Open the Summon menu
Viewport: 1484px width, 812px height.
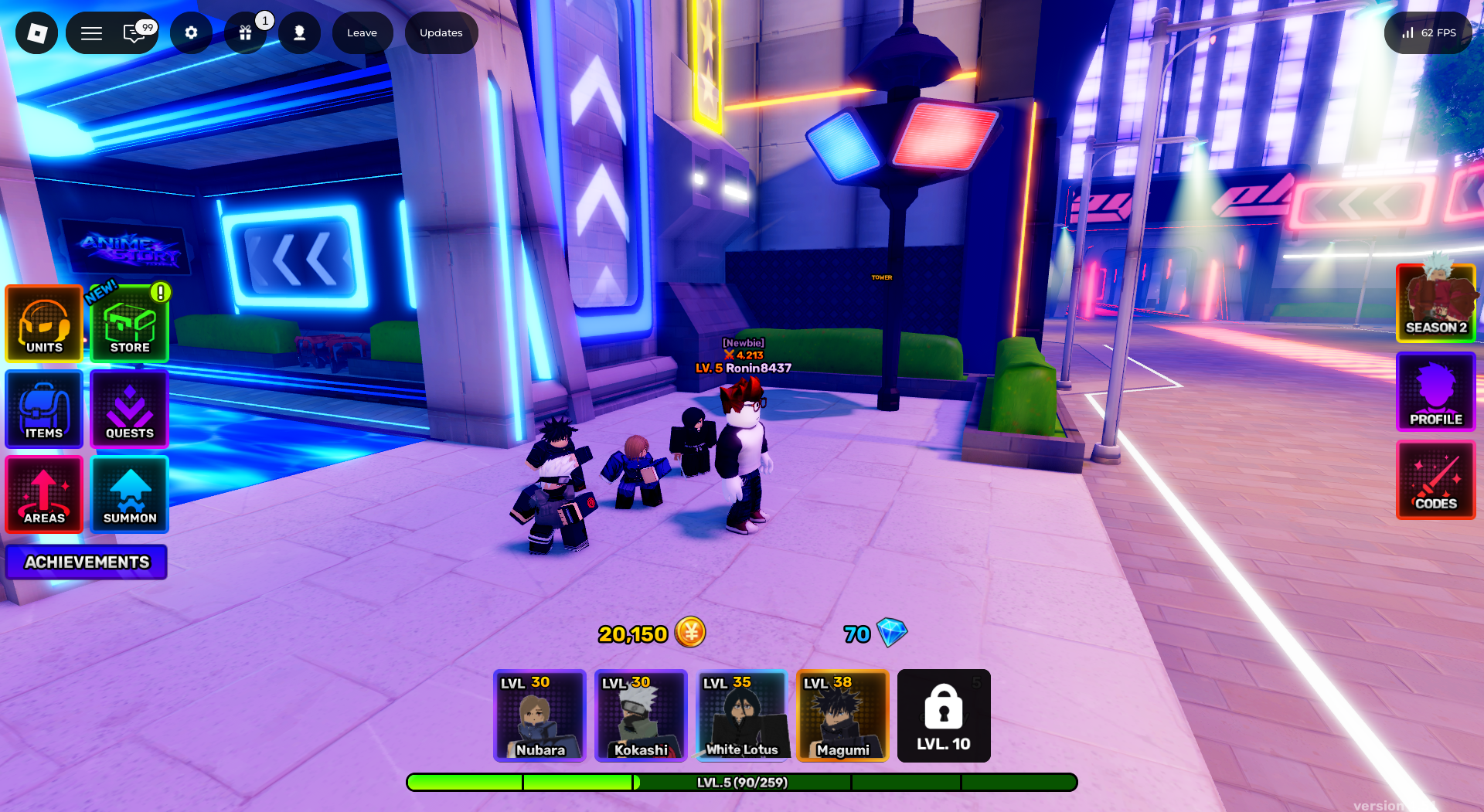[129, 494]
